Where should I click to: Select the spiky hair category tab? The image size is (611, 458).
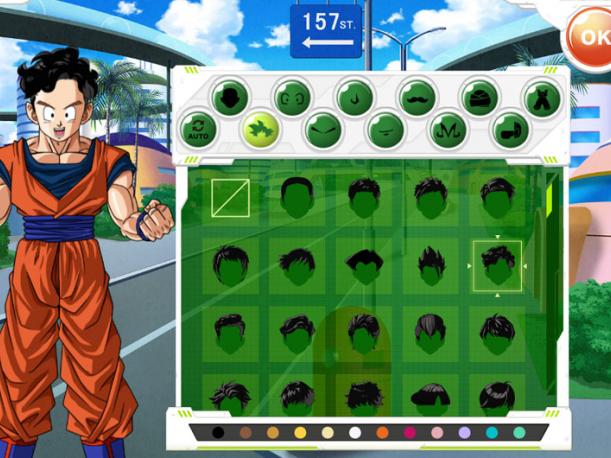click(x=260, y=129)
